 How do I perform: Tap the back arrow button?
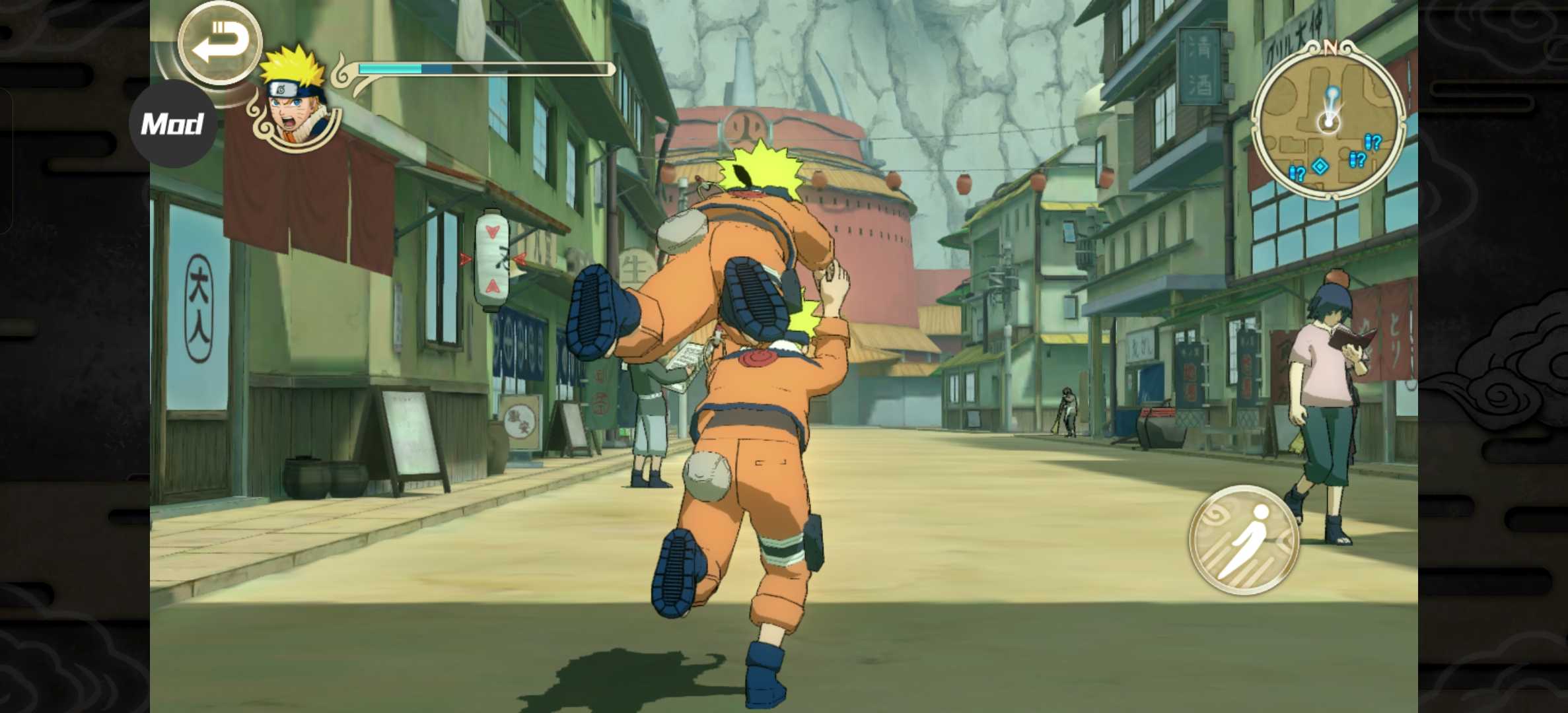[x=220, y=43]
